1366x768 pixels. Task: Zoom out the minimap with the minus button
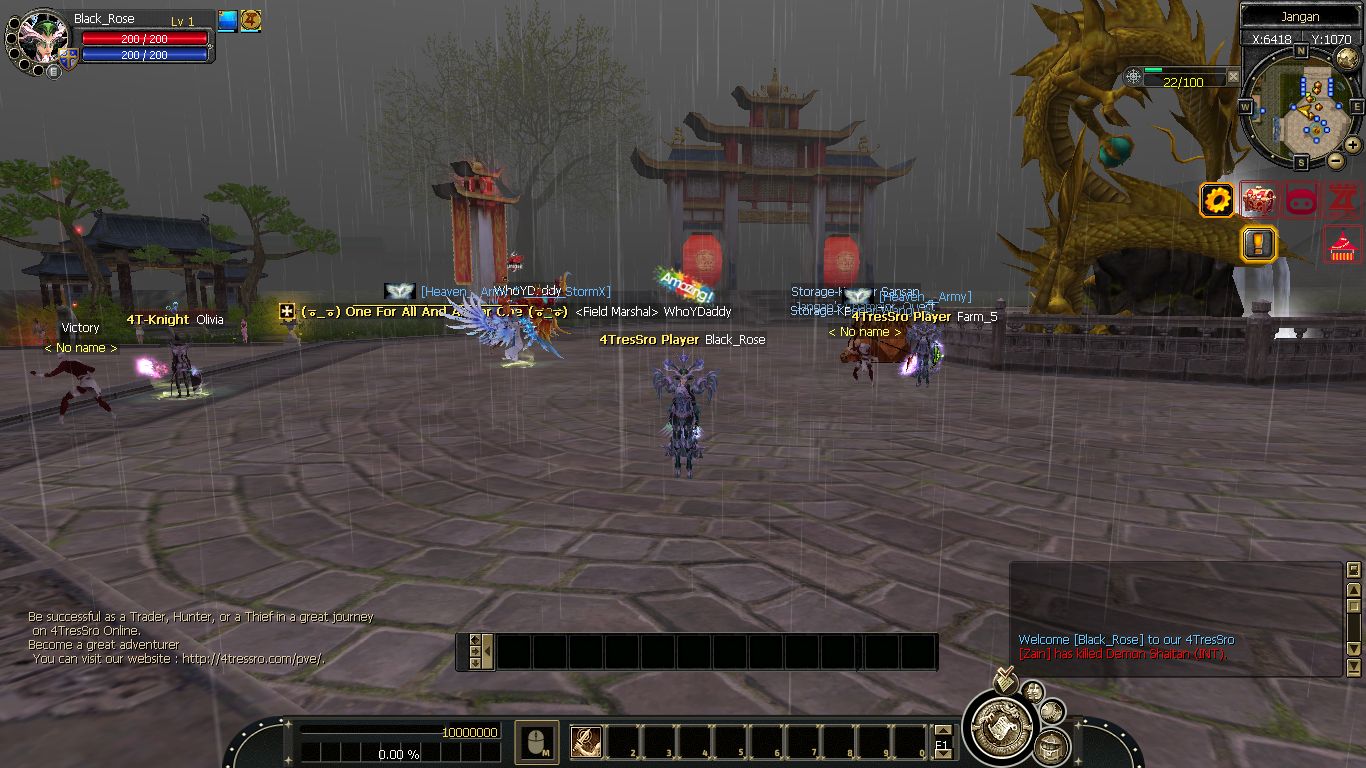1335,160
